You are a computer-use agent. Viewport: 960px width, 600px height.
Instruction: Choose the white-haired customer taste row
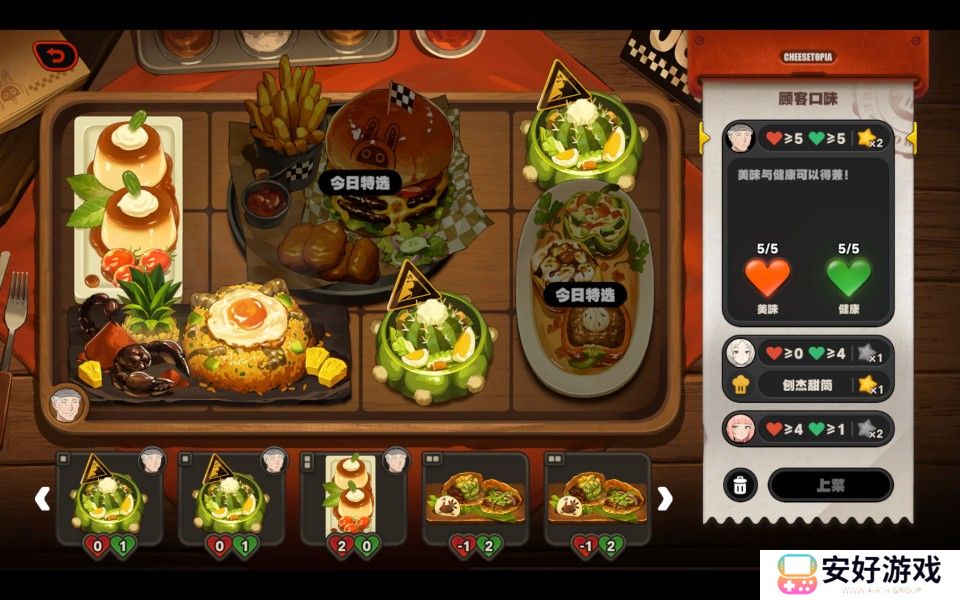[x=808, y=353]
